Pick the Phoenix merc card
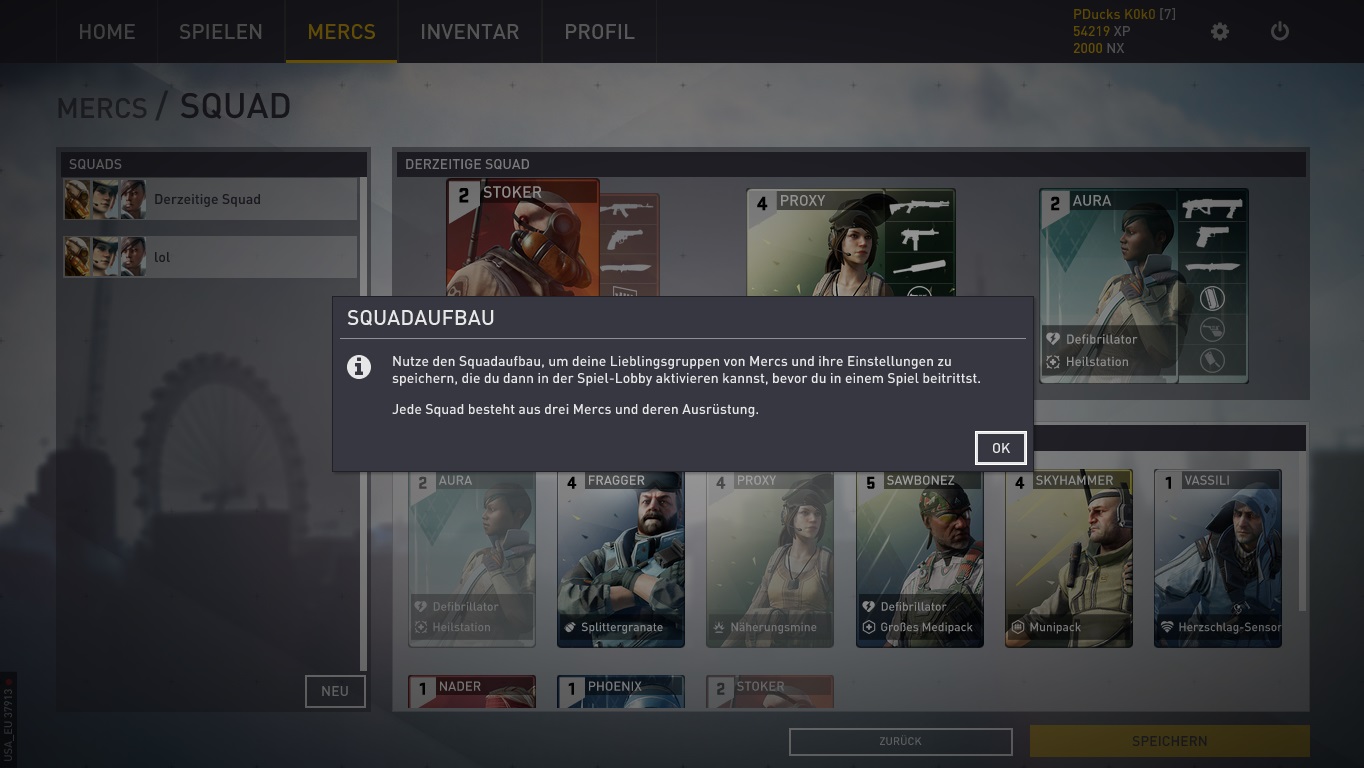Image resolution: width=1364 pixels, height=768 pixels. point(621,692)
